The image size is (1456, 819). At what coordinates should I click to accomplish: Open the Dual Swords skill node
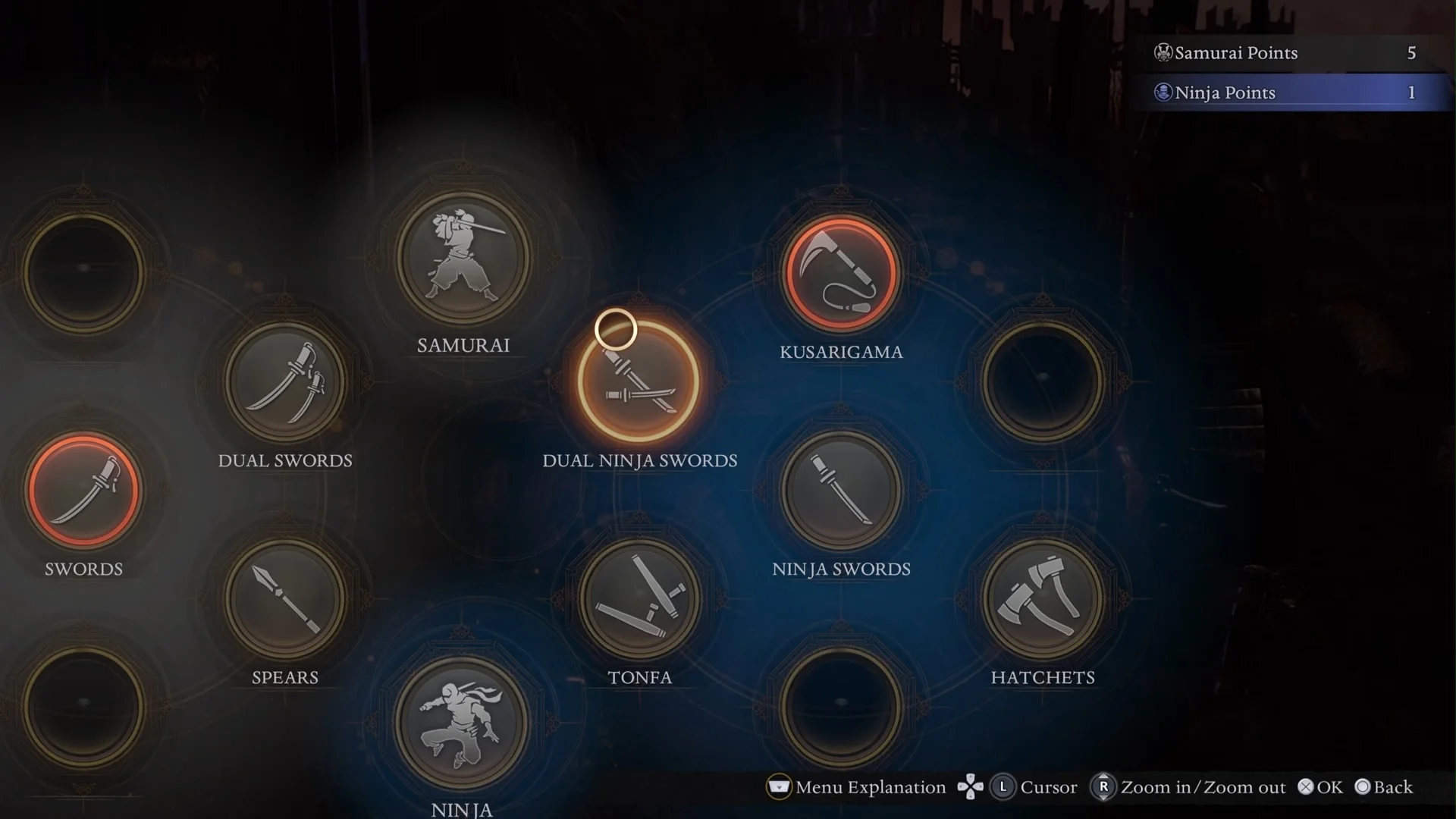pyautogui.click(x=285, y=381)
